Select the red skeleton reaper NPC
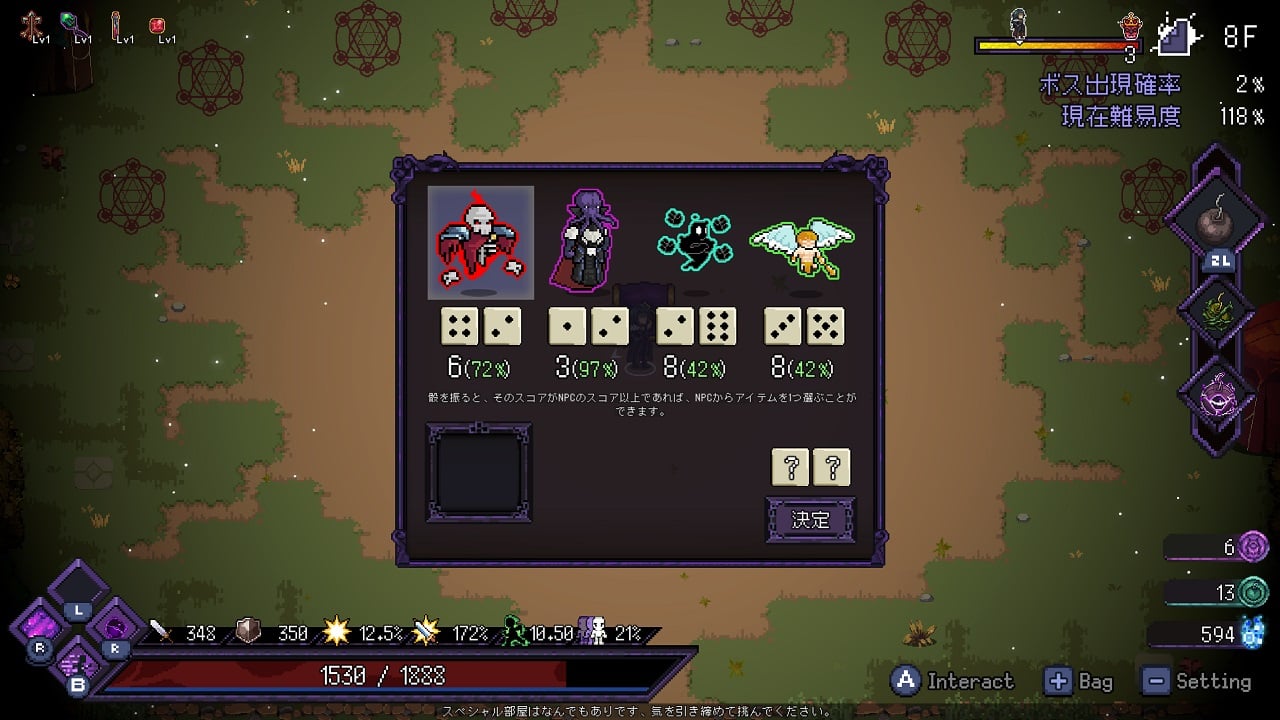Image resolution: width=1280 pixels, height=720 pixels. [x=481, y=243]
